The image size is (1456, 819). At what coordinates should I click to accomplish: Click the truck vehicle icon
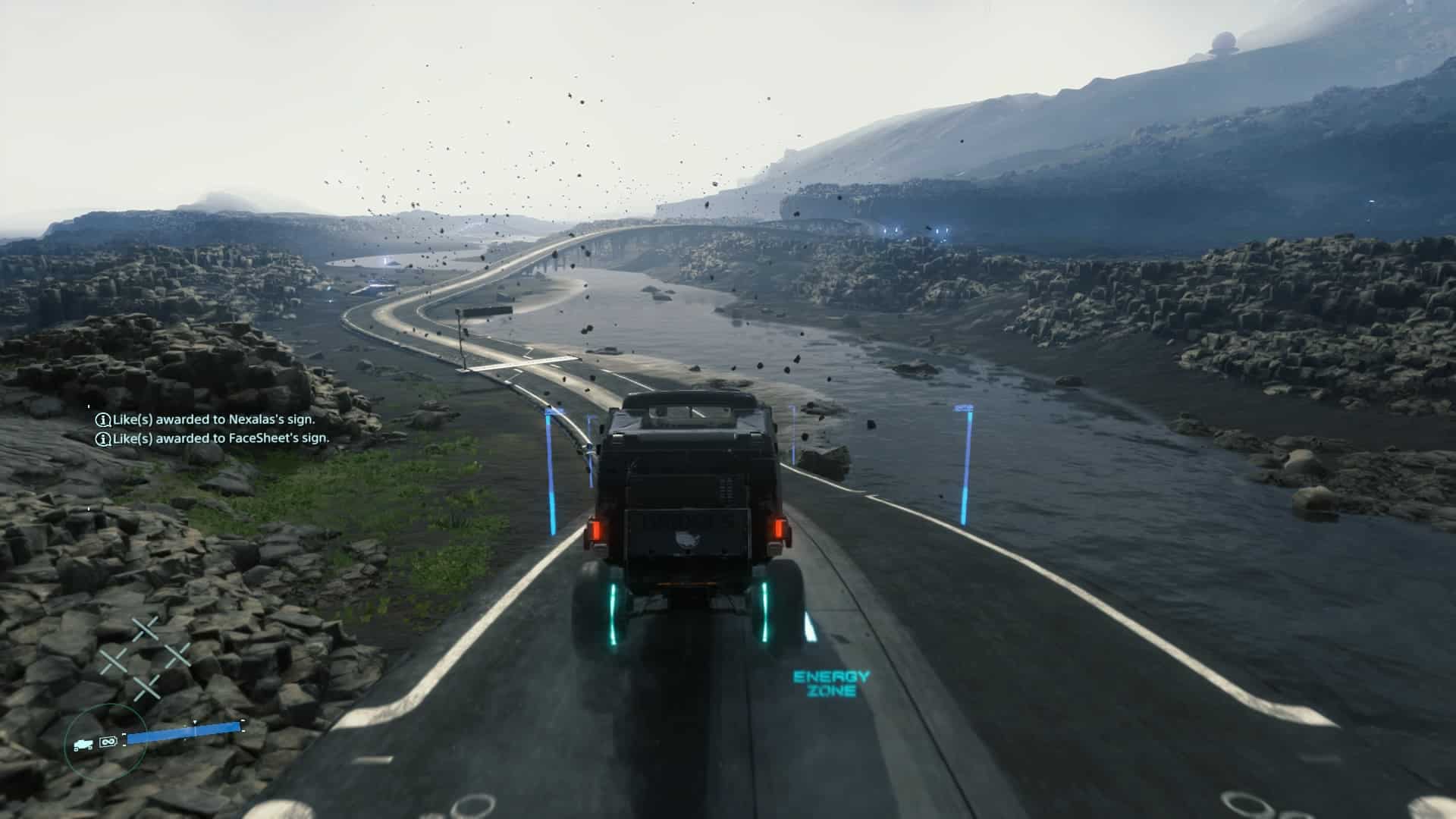pos(83,744)
